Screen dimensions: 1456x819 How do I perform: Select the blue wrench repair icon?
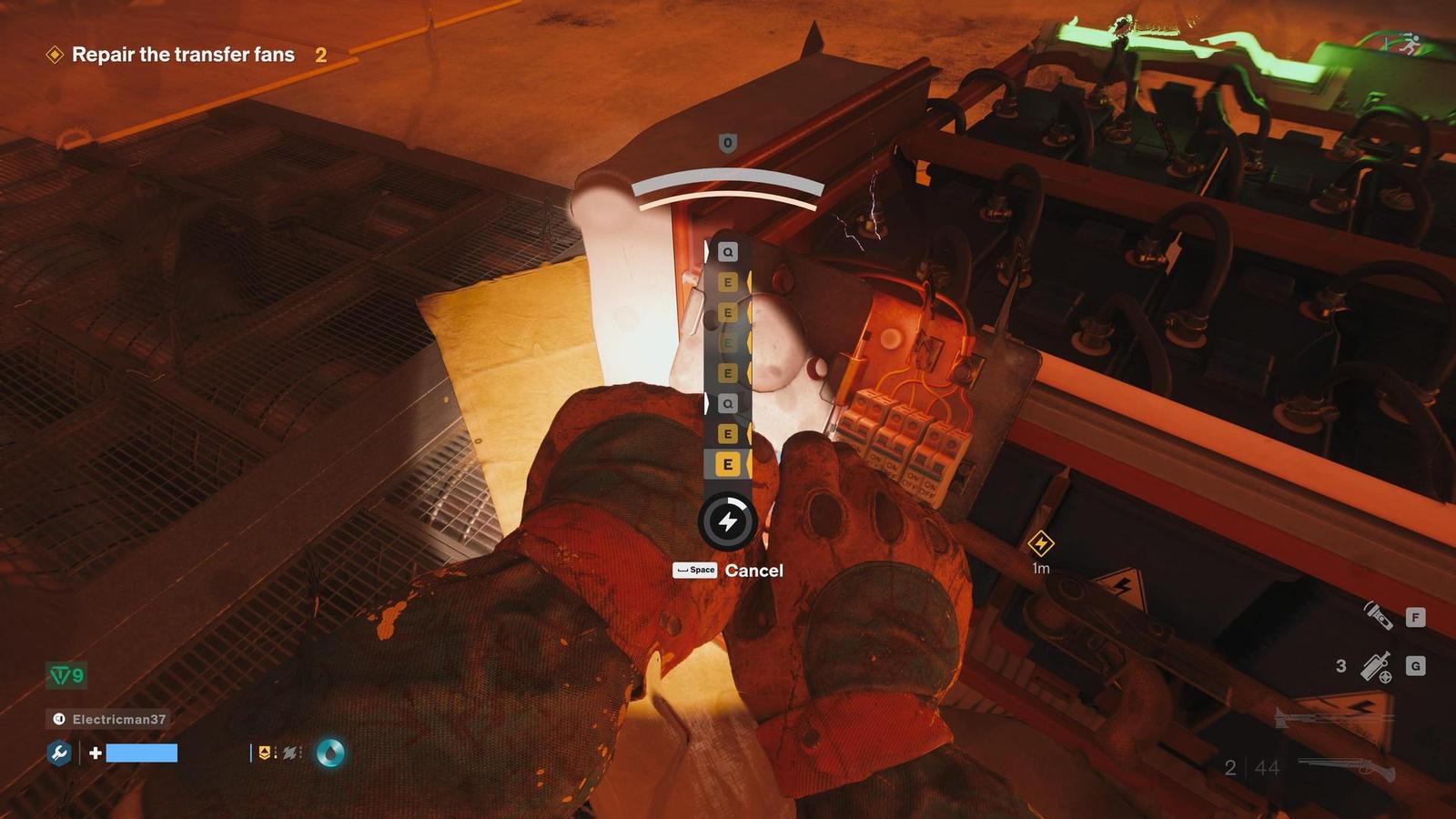tap(59, 752)
